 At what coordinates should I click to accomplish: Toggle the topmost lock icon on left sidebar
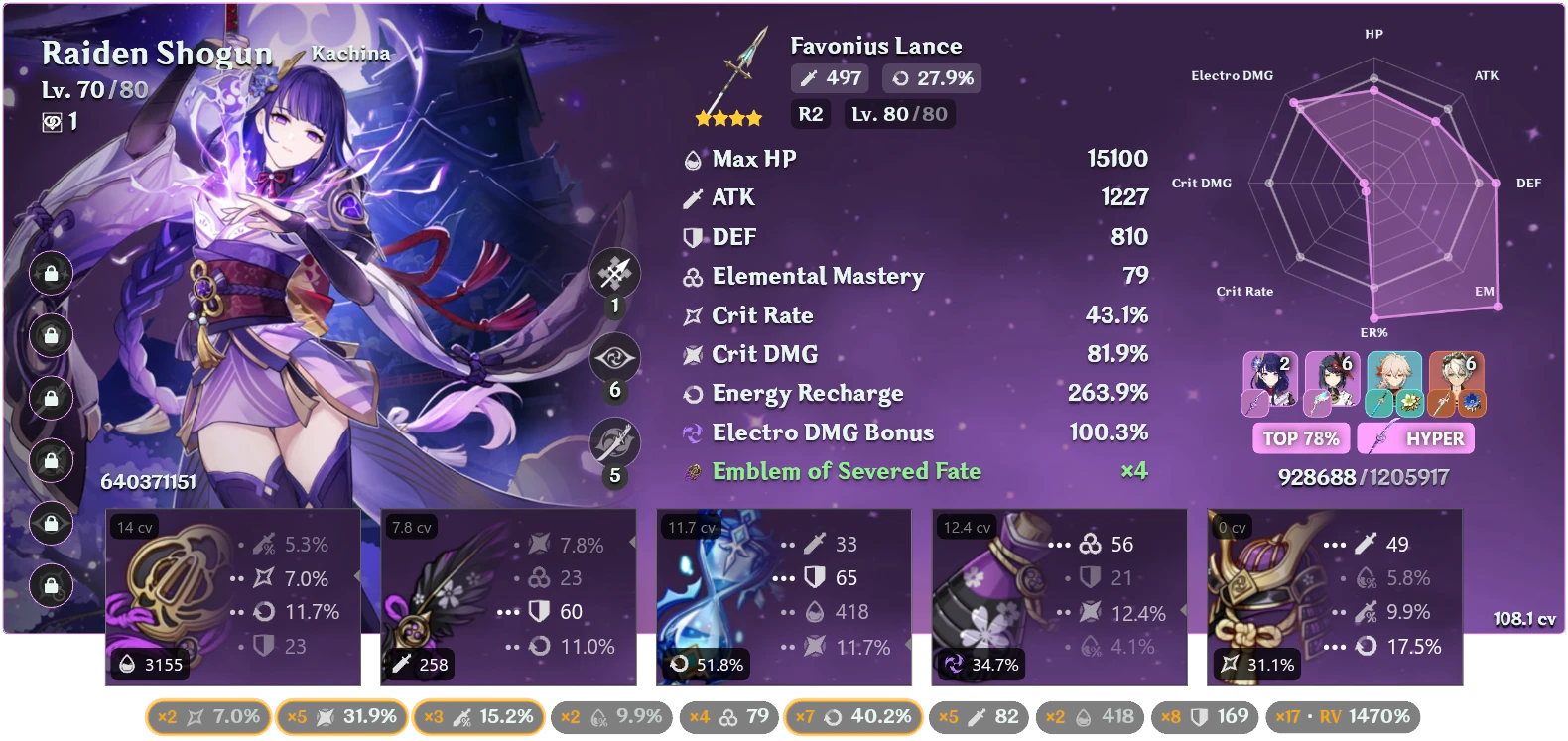point(51,274)
